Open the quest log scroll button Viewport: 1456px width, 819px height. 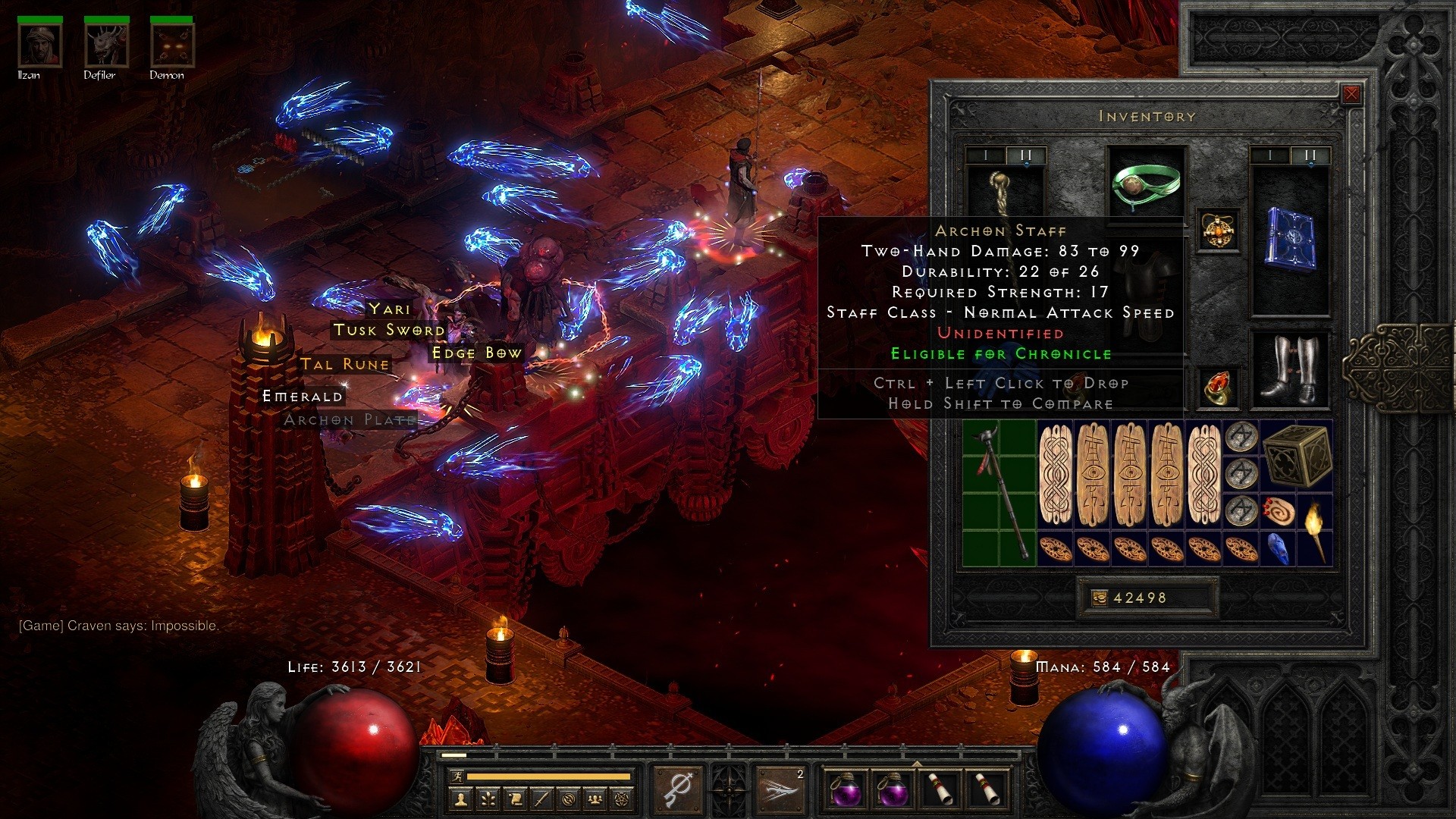pos(516,798)
